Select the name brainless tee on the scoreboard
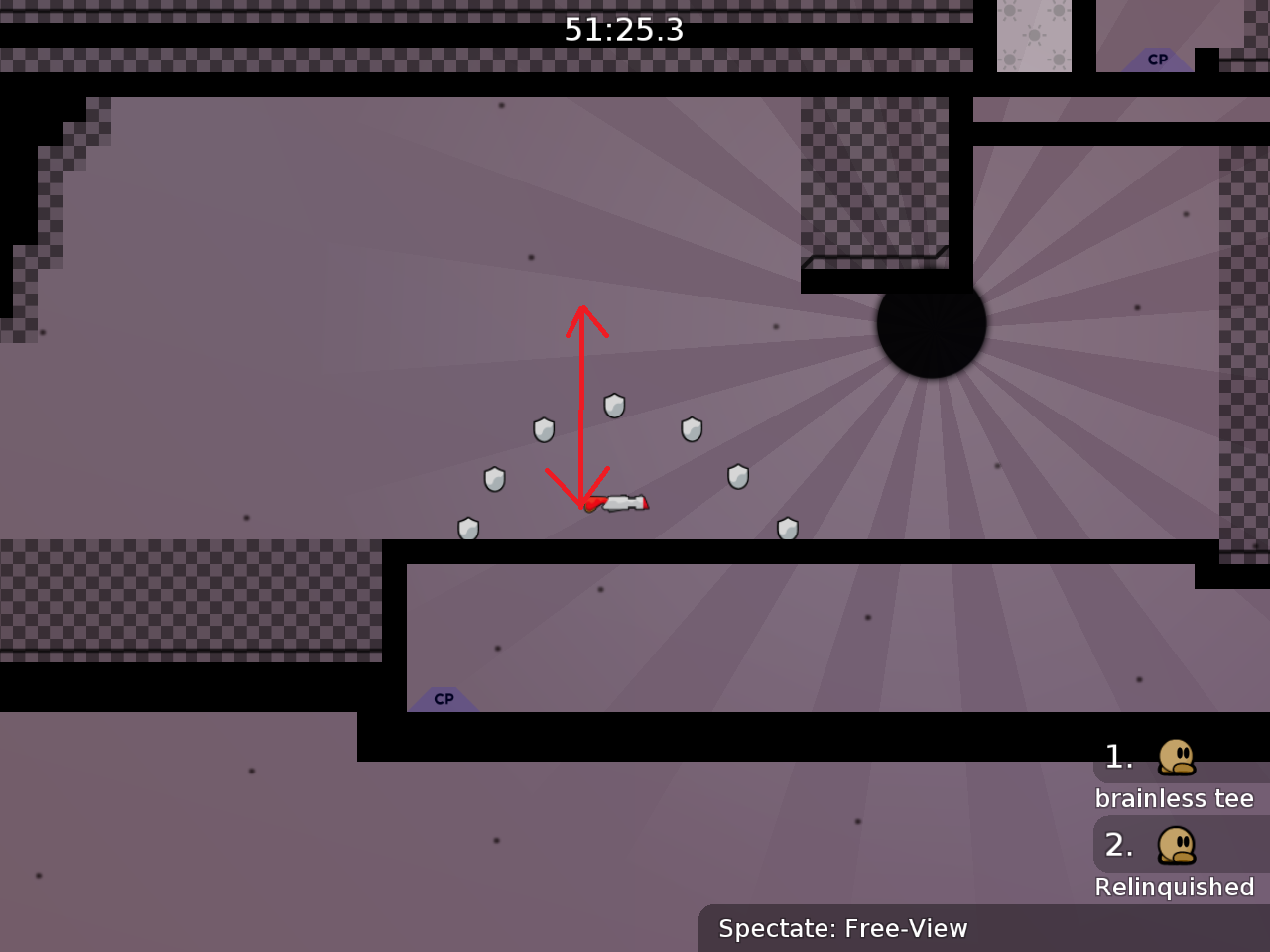 click(x=1177, y=798)
